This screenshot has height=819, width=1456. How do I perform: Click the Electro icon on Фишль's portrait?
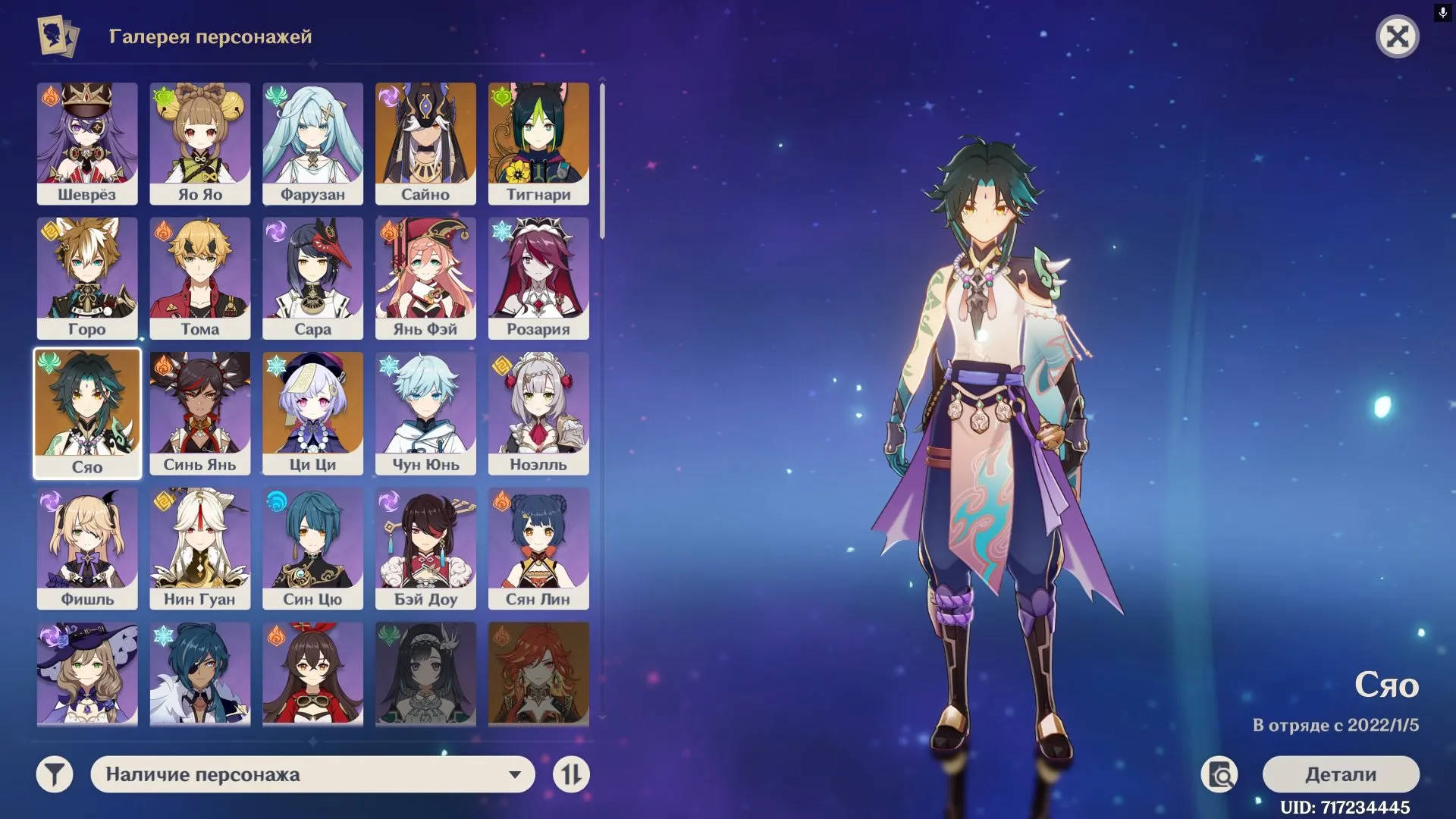click(x=51, y=501)
